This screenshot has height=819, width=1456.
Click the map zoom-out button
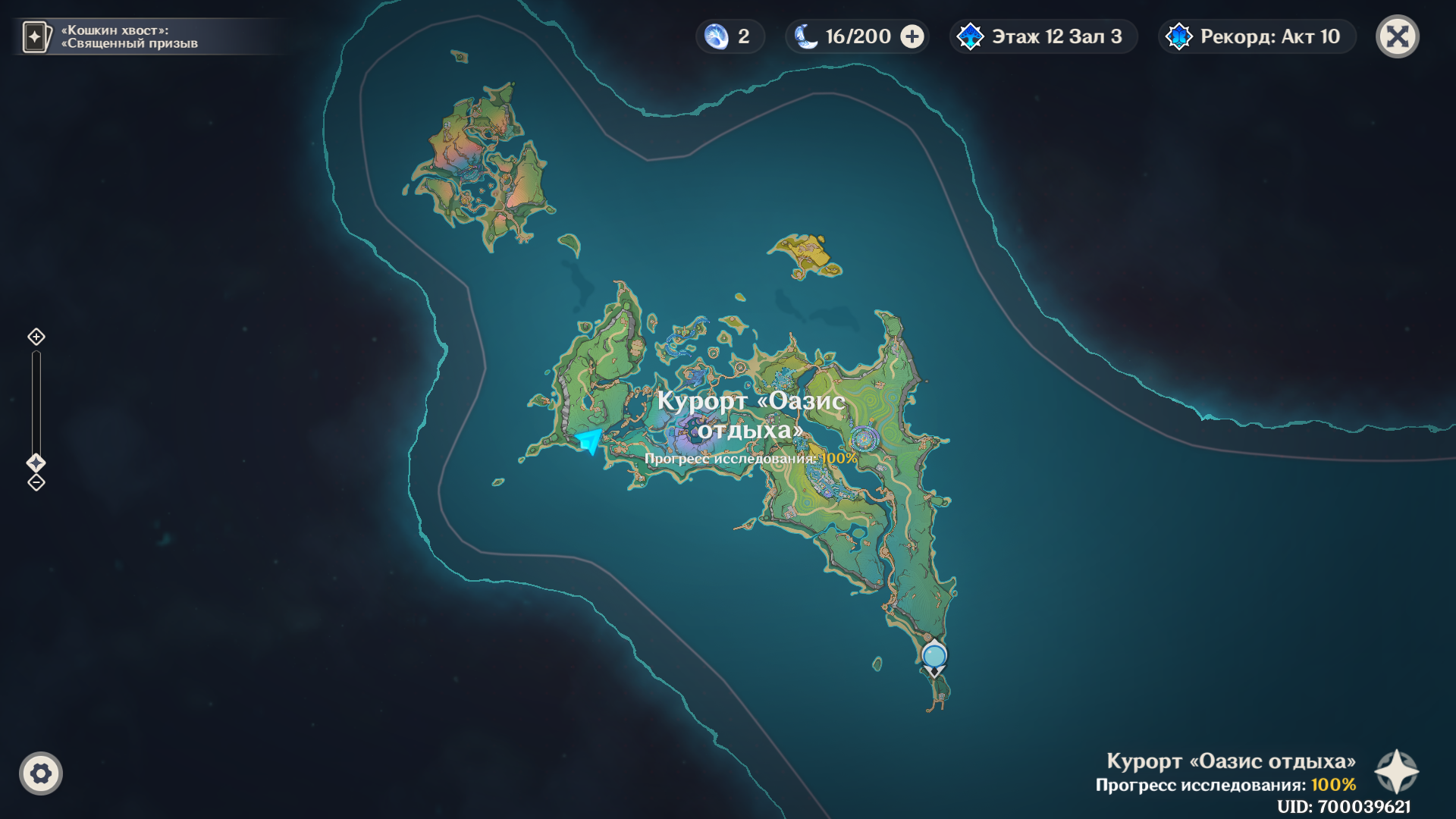click(36, 482)
